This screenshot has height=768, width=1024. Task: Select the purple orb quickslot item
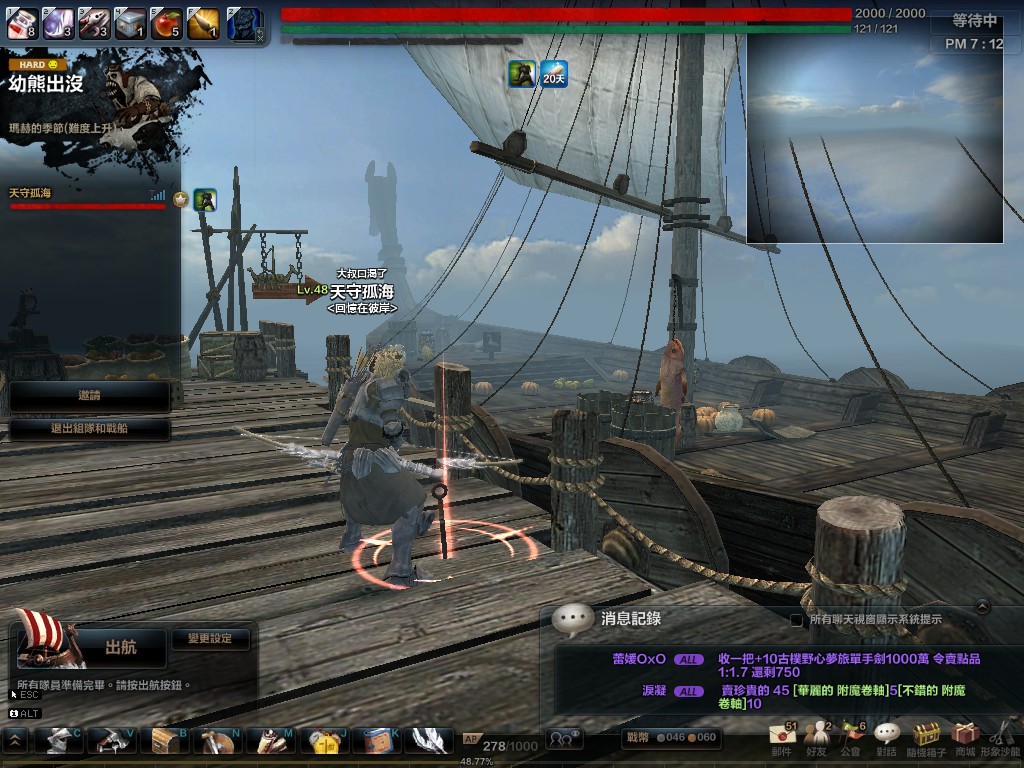(x=57, y=23)
